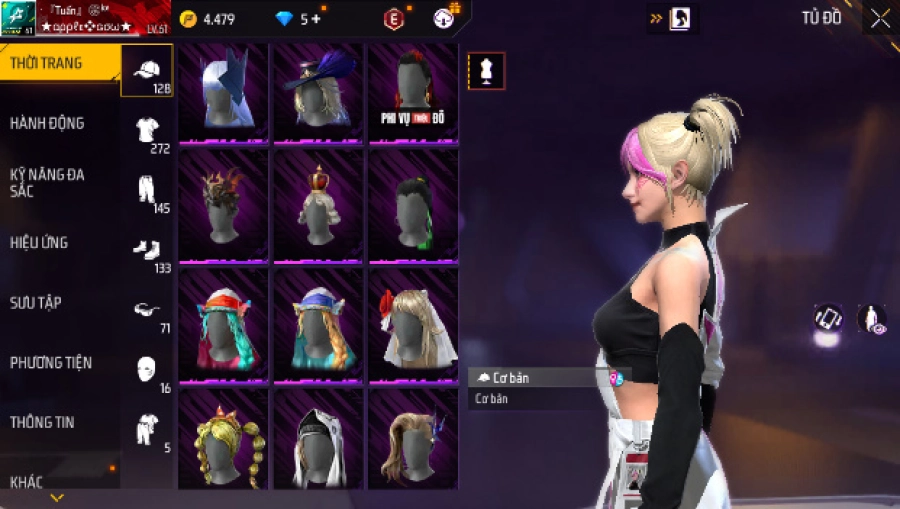
Task: Select the white hood headwear item
Action: [x=318, y=440]
